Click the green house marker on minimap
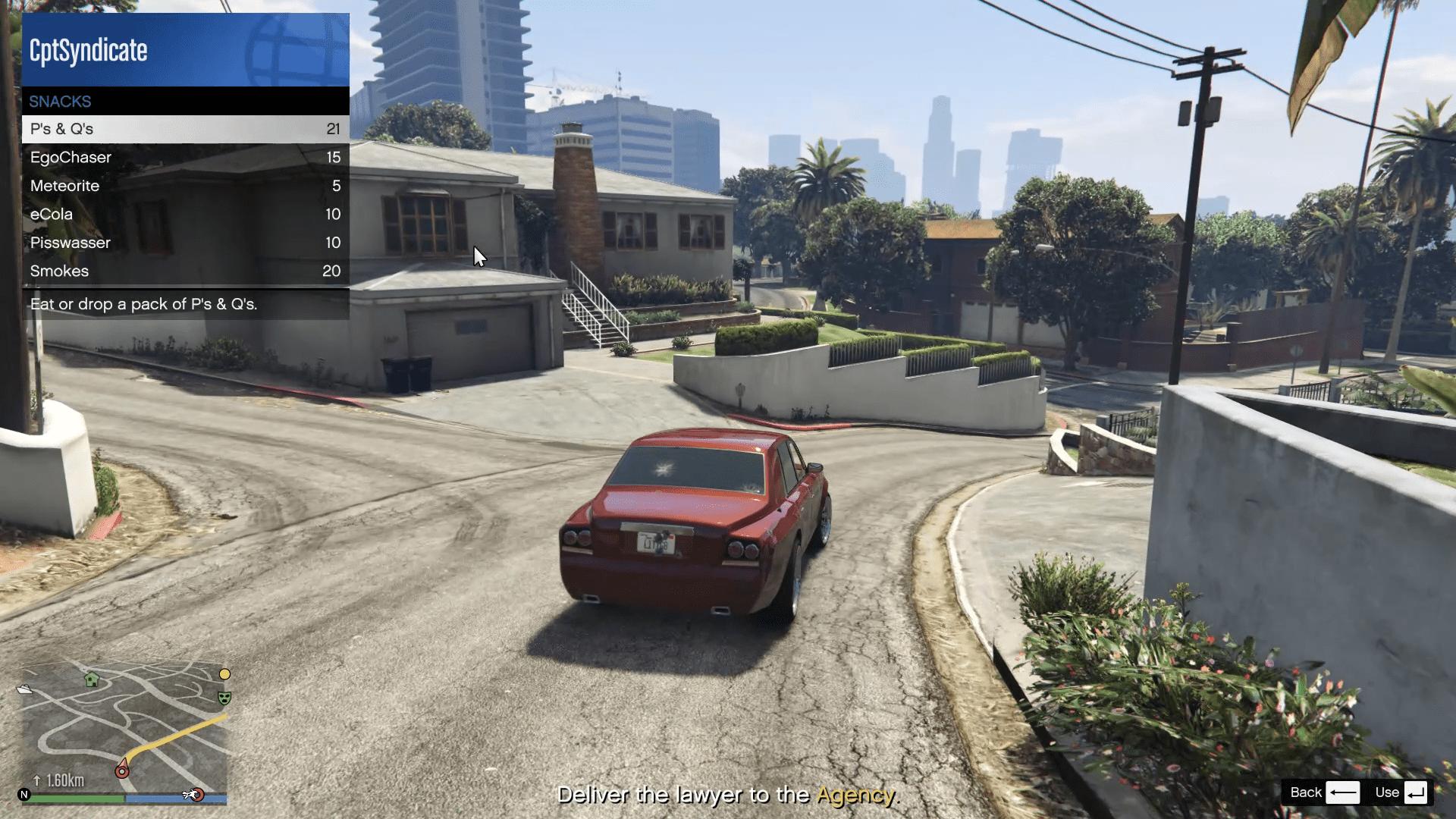Viewport: 1456px width, 819px height. click(x=92, y=679)
